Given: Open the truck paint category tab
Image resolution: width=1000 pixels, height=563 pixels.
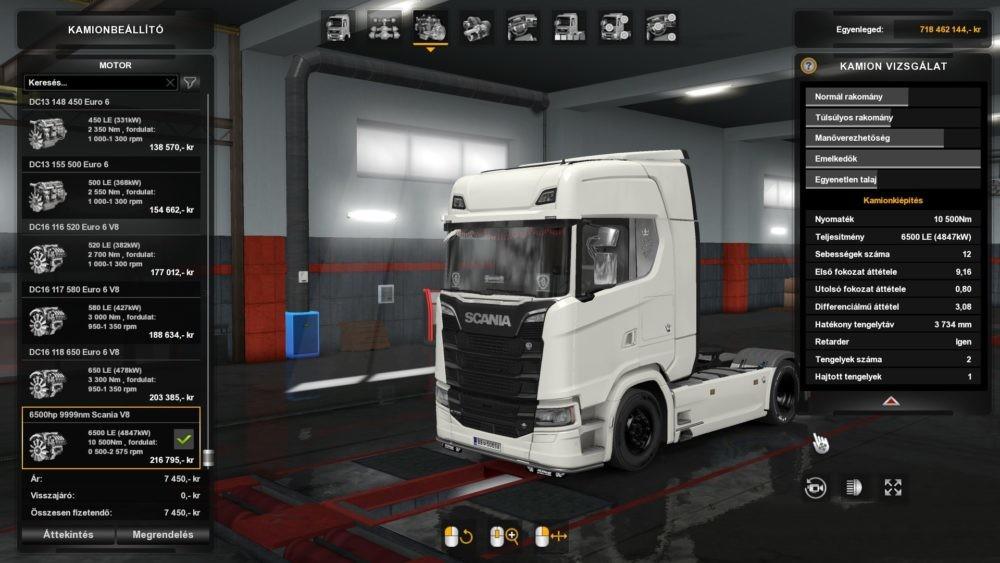Looking at the screenshot, I should (x=569, y=27).
